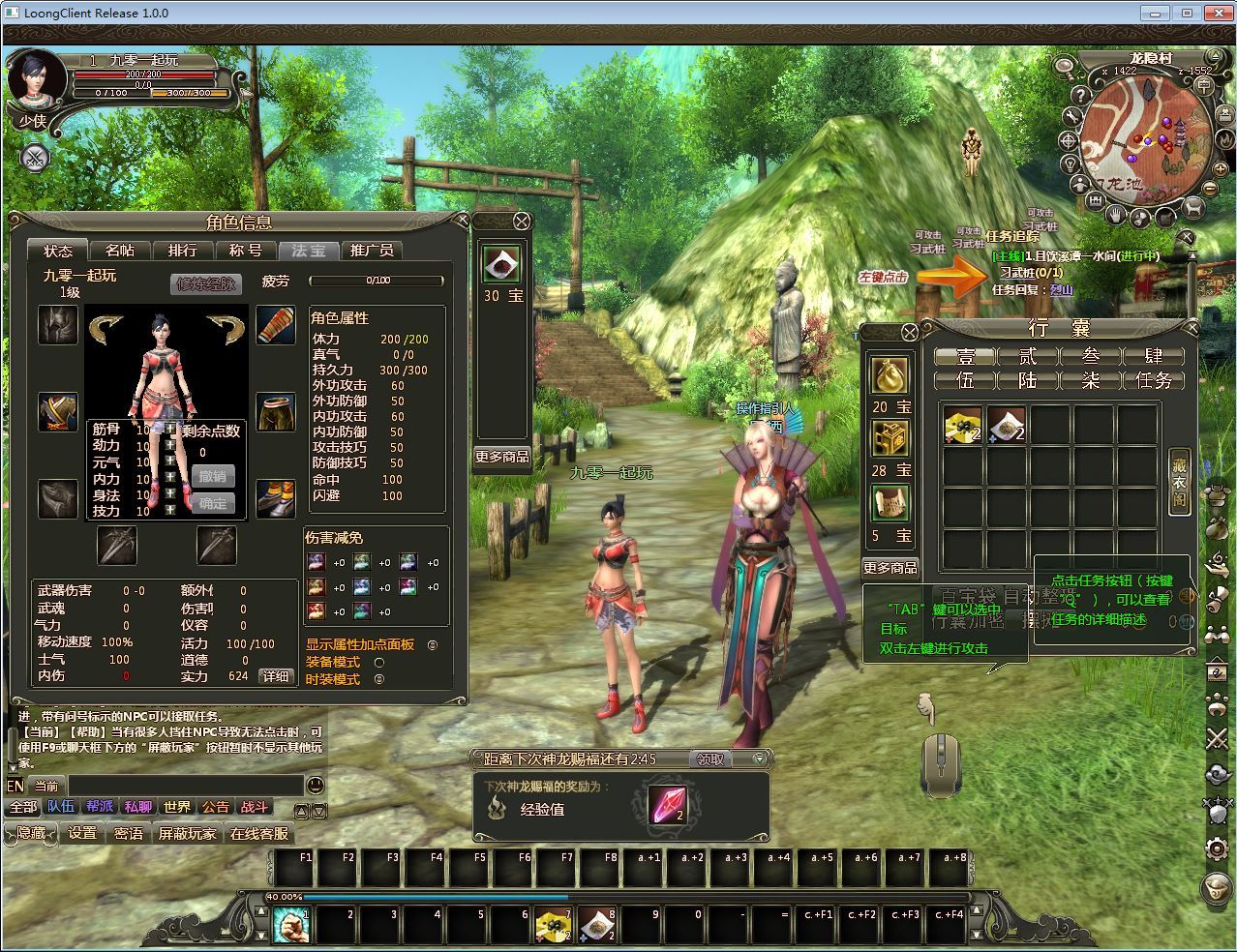
Task: Close the LoongClient window
Action: coord(1214,13)
